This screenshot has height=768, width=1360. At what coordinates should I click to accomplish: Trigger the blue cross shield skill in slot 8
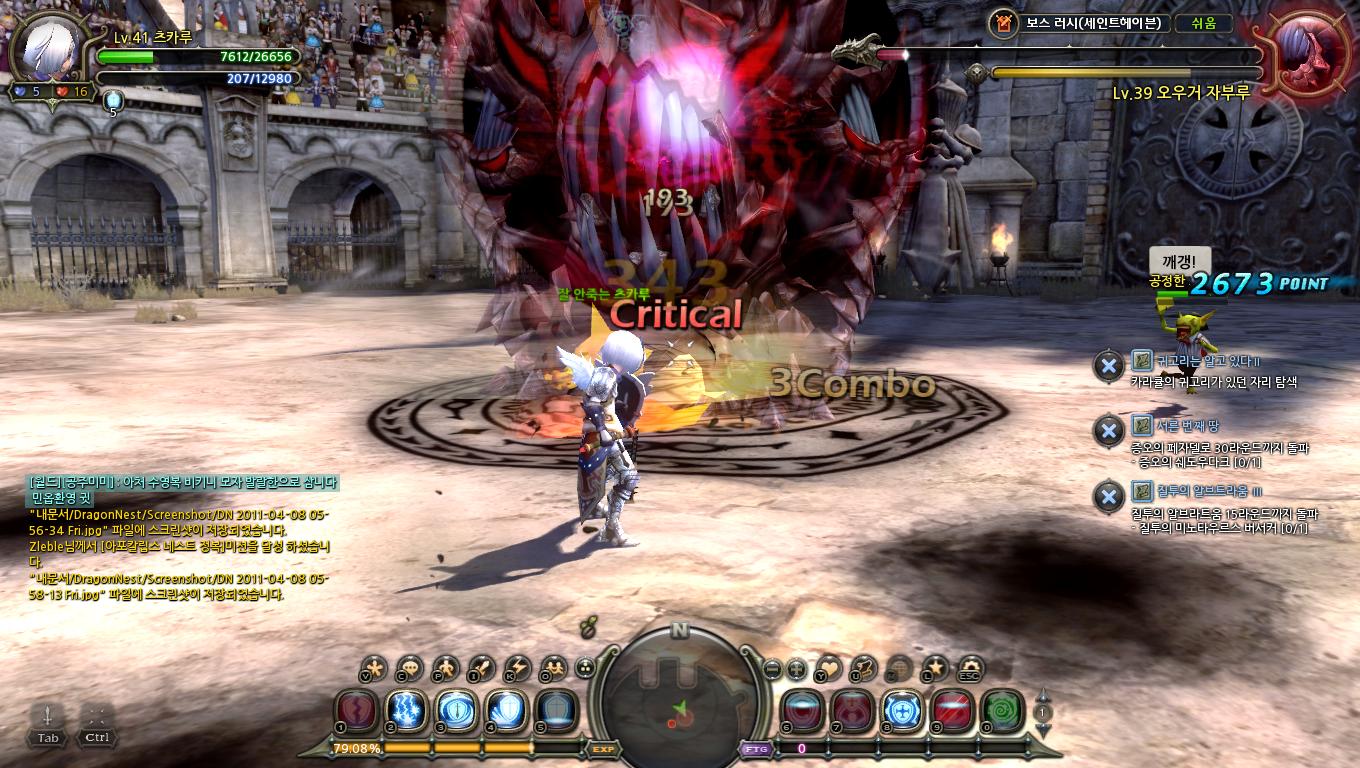click(x=902, y=710)
